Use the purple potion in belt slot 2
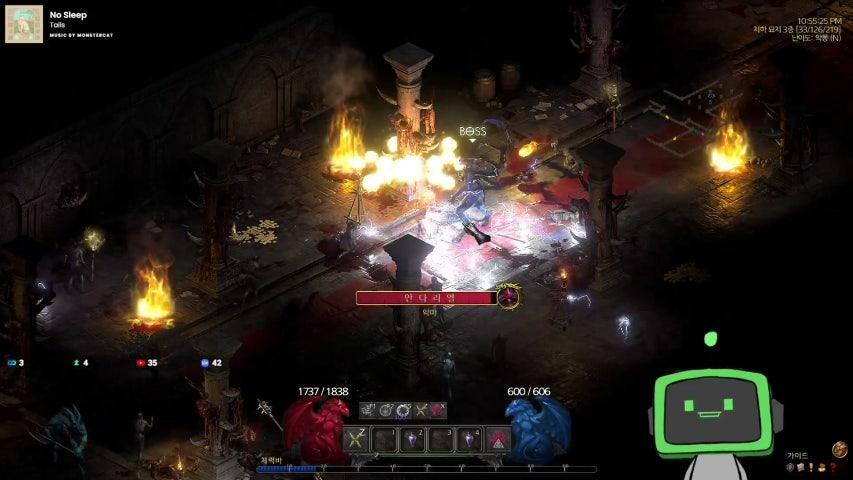The width and height of the screenshot is (853, 480). click(413, 438)
